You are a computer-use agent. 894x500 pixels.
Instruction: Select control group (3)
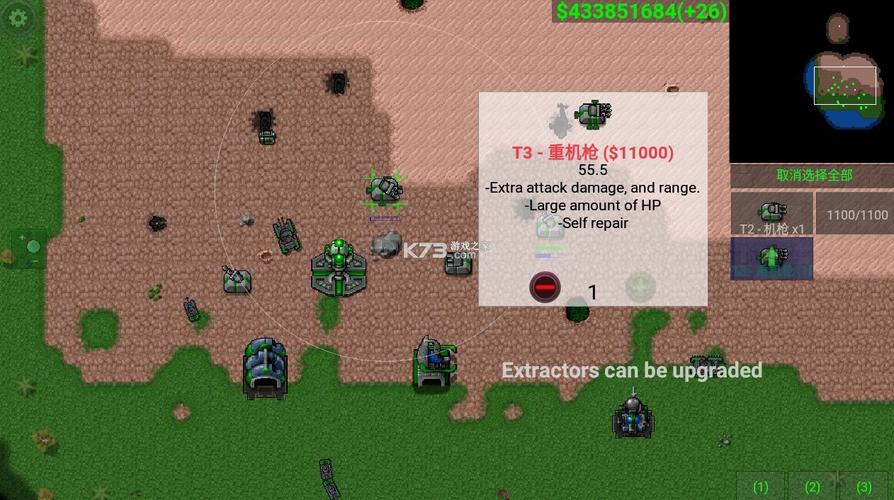(x=864, y=486)
